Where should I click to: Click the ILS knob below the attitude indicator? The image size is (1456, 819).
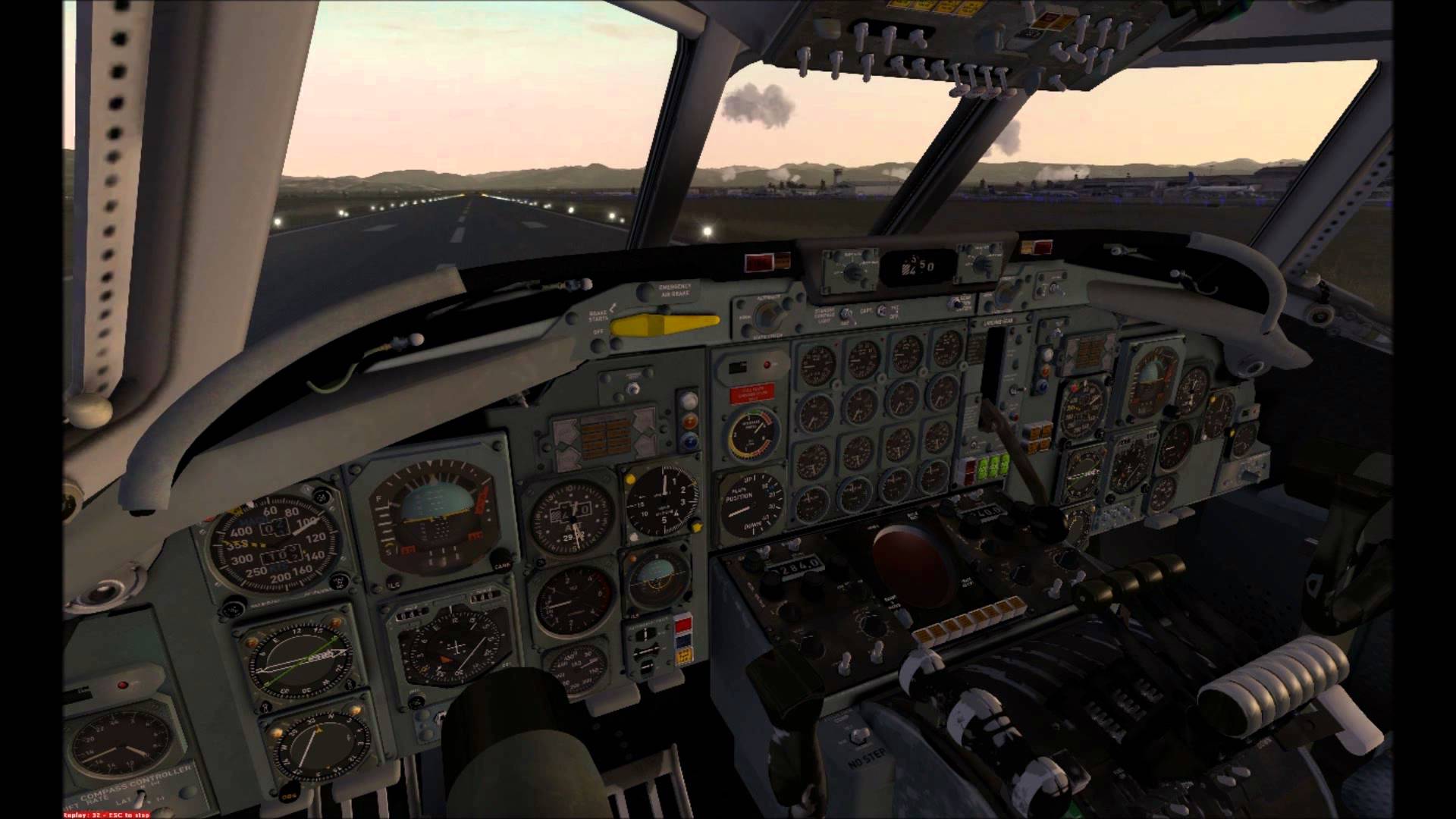[x=394, y=585]
